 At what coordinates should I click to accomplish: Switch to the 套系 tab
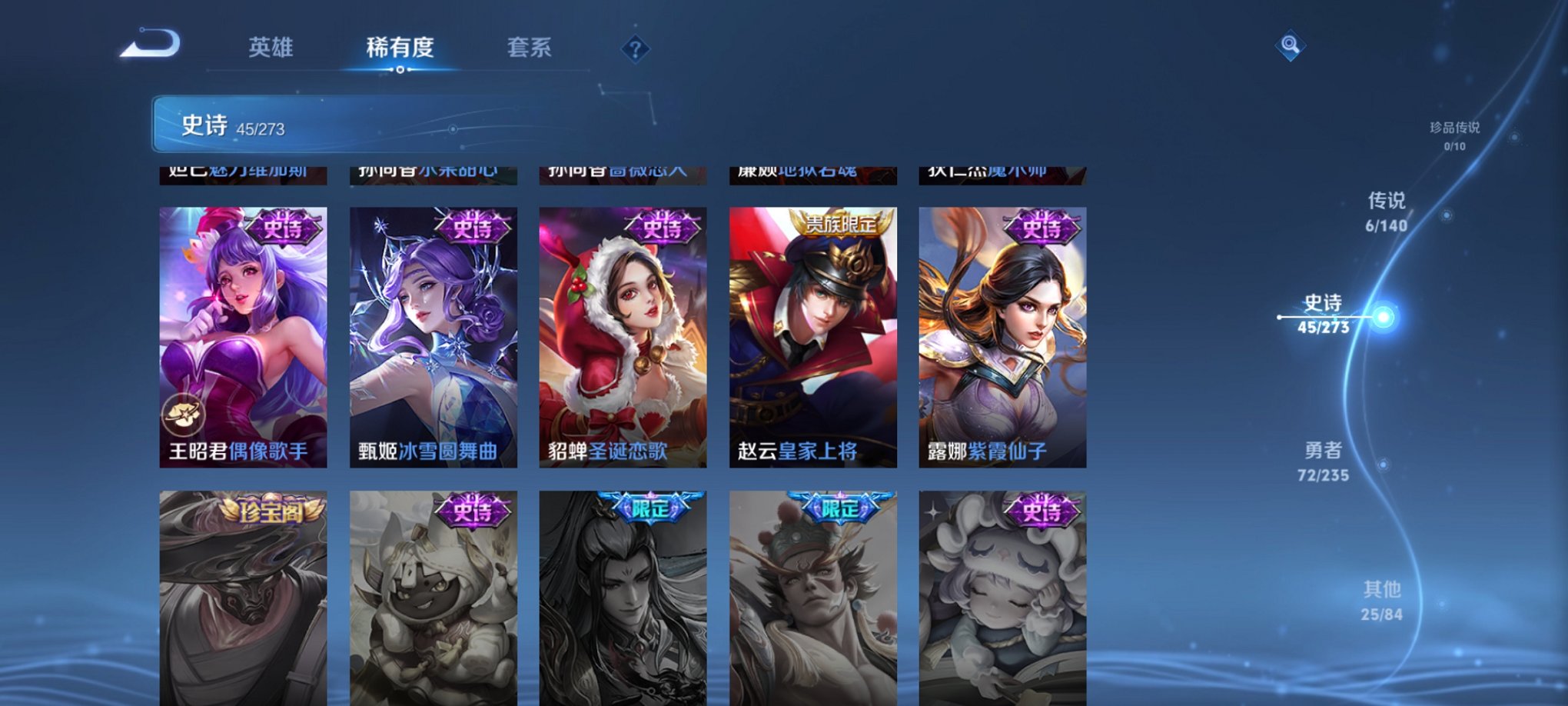pos(531,48)
